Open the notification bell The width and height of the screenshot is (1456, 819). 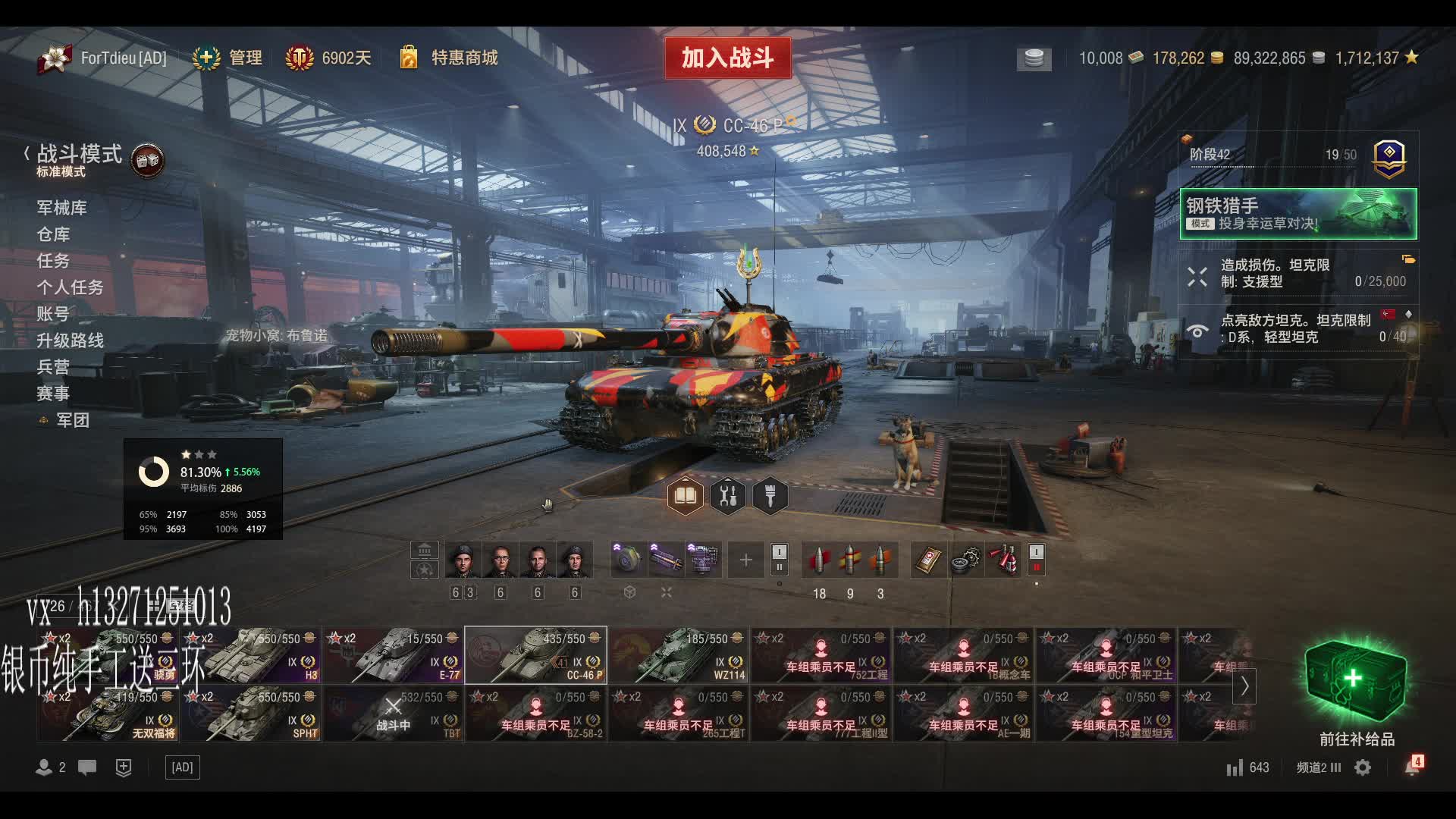1411,767
